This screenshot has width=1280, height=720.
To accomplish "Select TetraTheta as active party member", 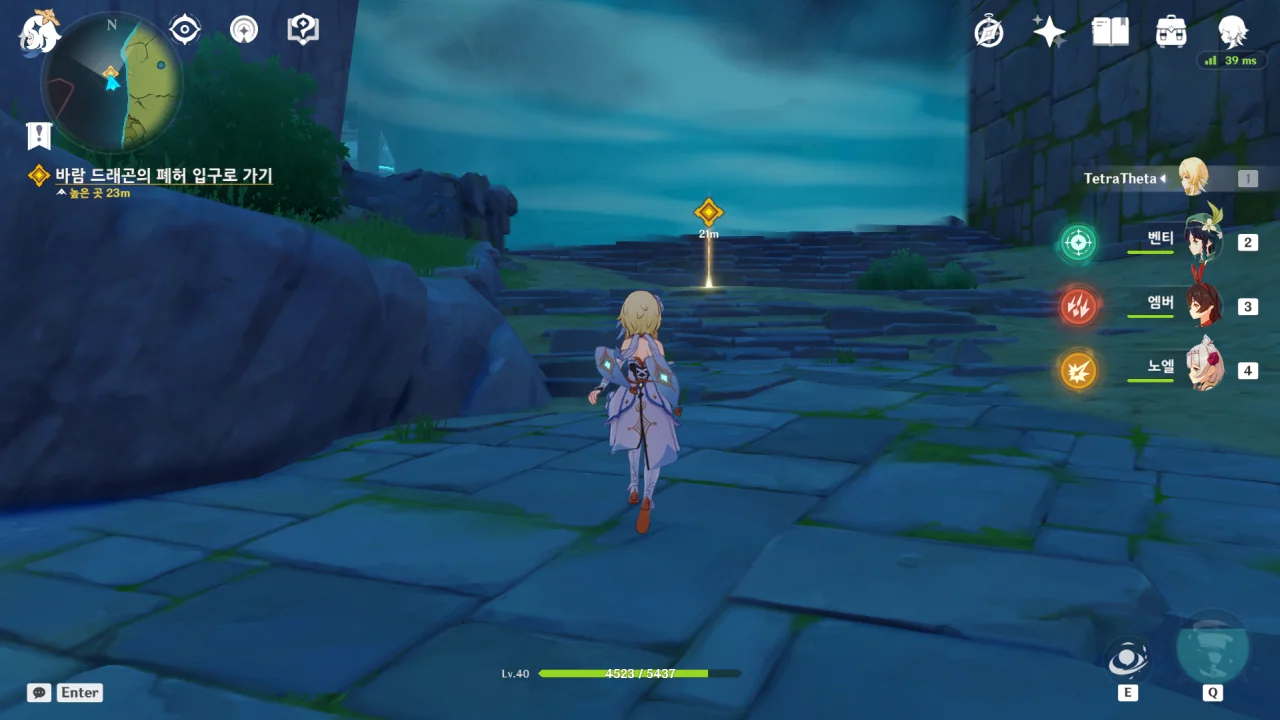I will 1192,178.
